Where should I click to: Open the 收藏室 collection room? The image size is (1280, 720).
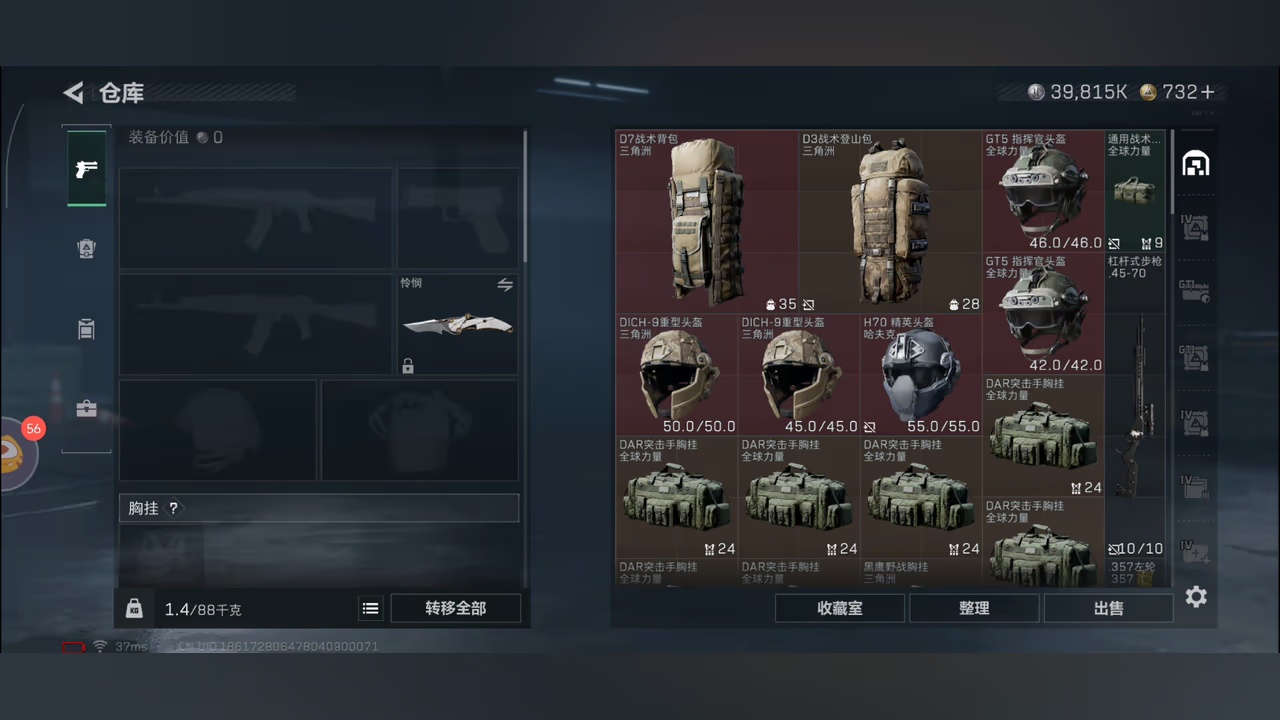[839, 608]
